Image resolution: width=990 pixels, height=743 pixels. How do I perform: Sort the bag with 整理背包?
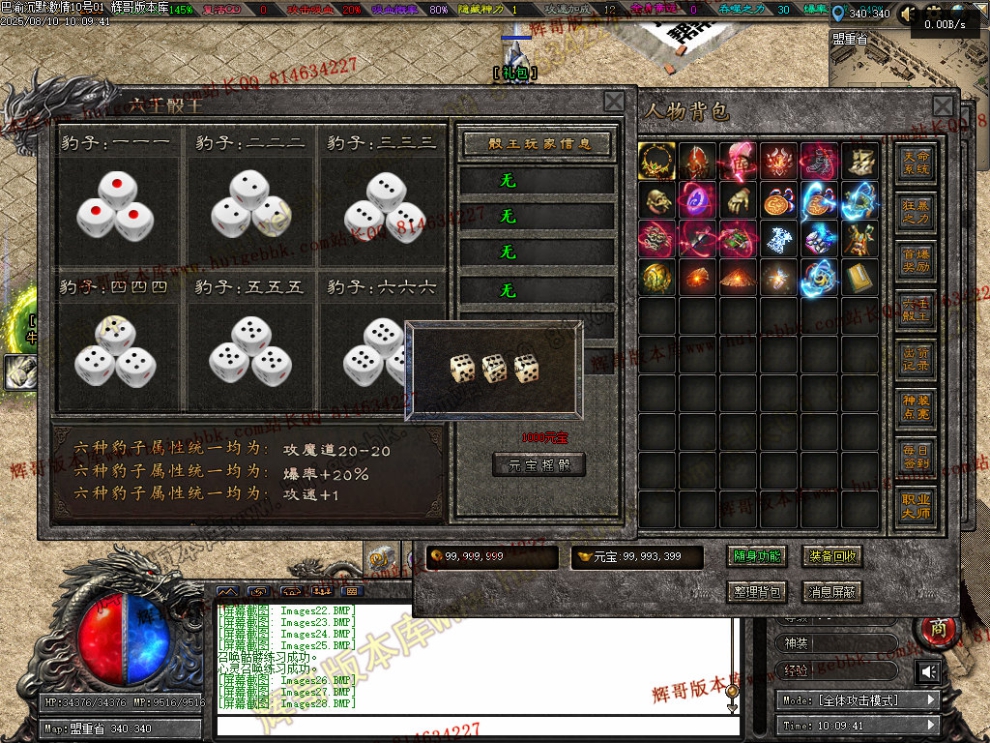tap(756, 592)
